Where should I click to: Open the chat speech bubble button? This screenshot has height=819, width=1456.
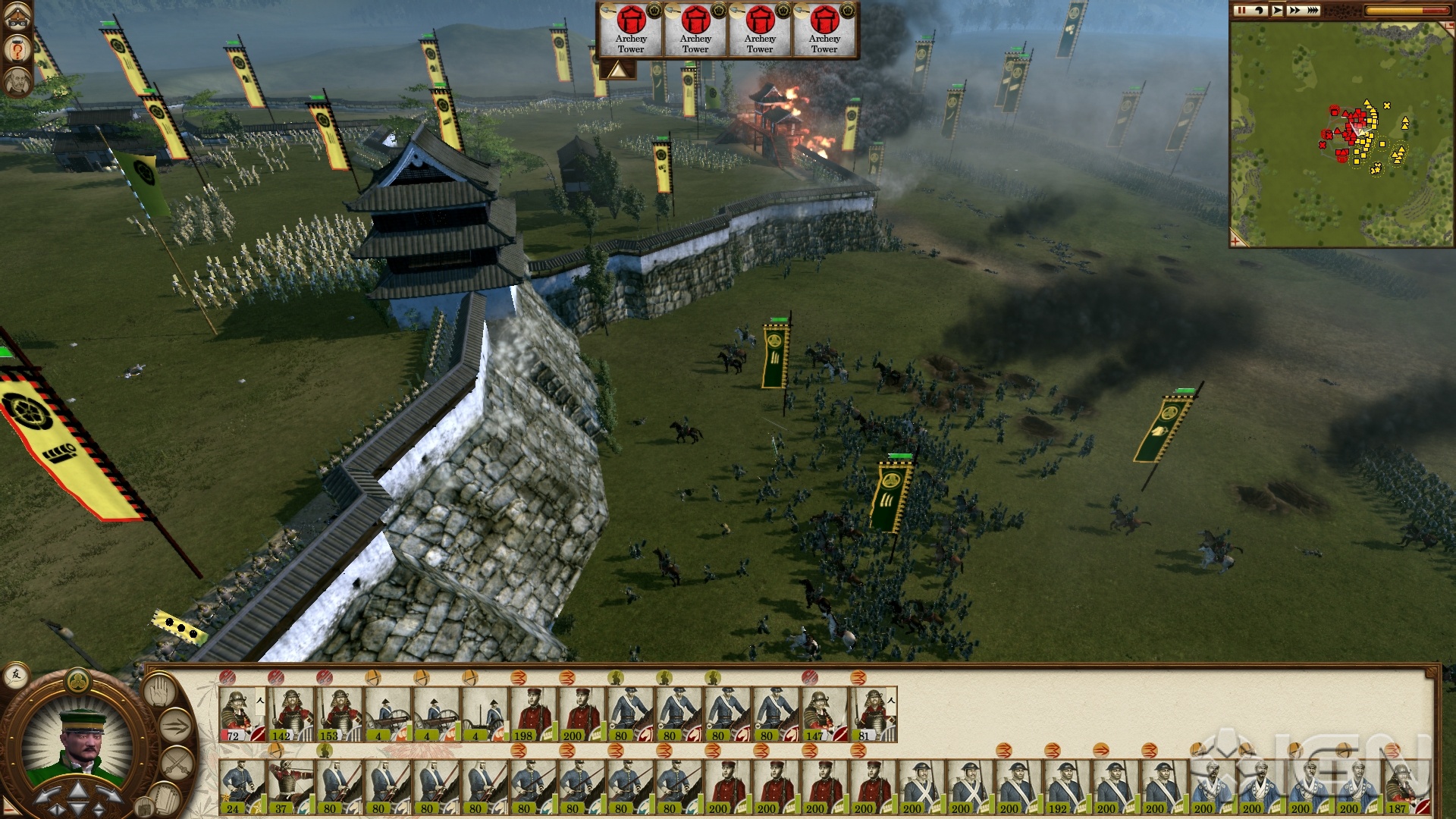pos(16,674)
